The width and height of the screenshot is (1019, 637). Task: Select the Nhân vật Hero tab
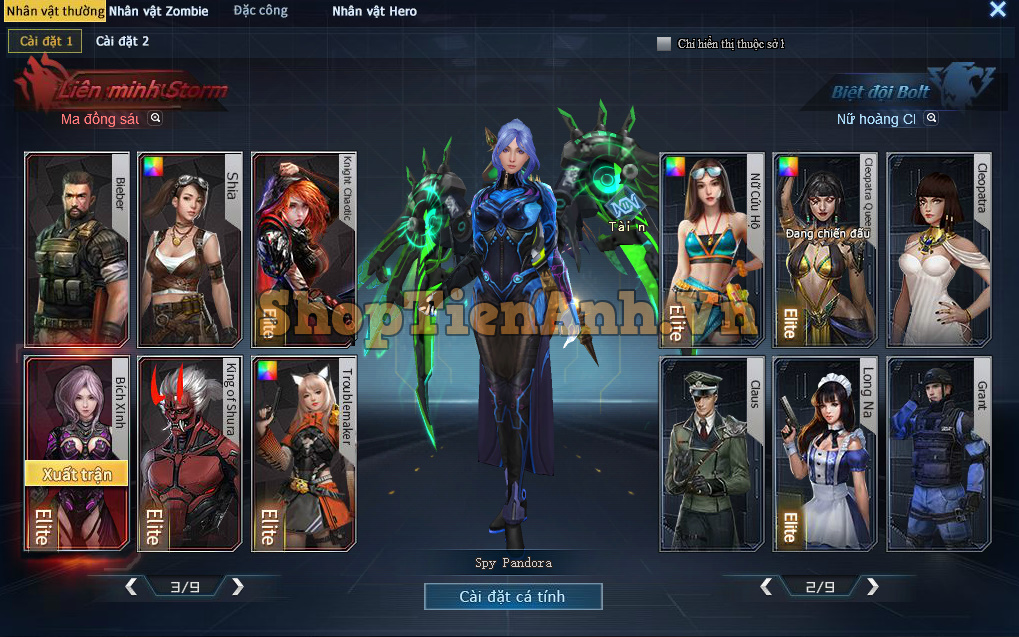tap(374, 11)
